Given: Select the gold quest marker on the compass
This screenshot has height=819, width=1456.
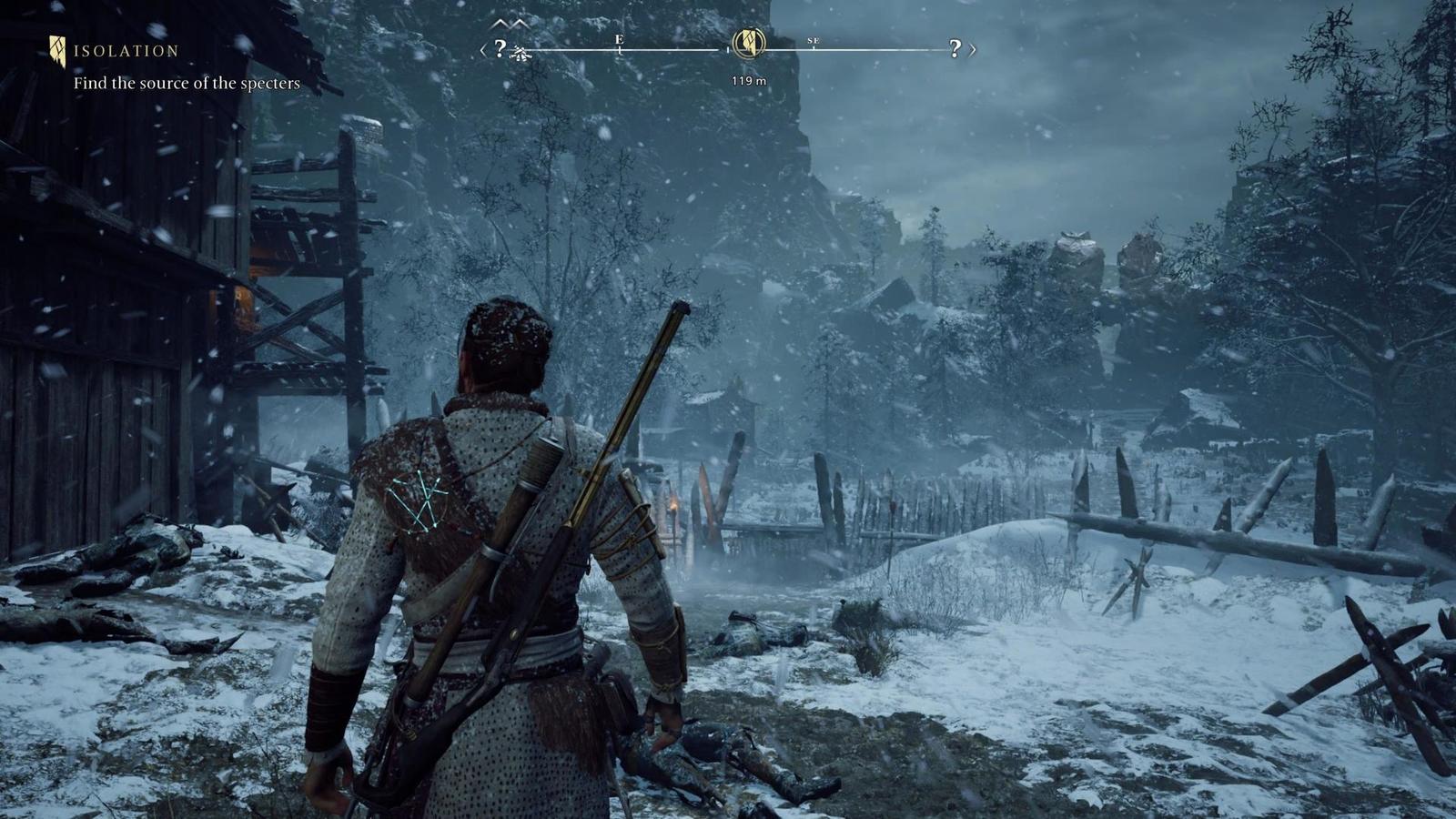Looking at the screenshot, I should tap(748, 41).
